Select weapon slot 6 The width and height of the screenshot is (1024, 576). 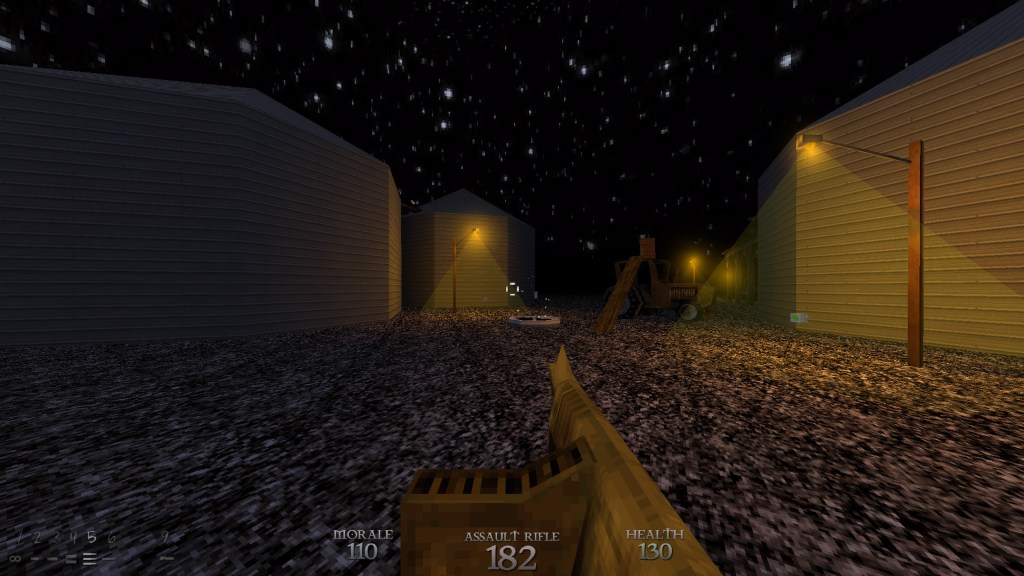click(x=110, y=538)
